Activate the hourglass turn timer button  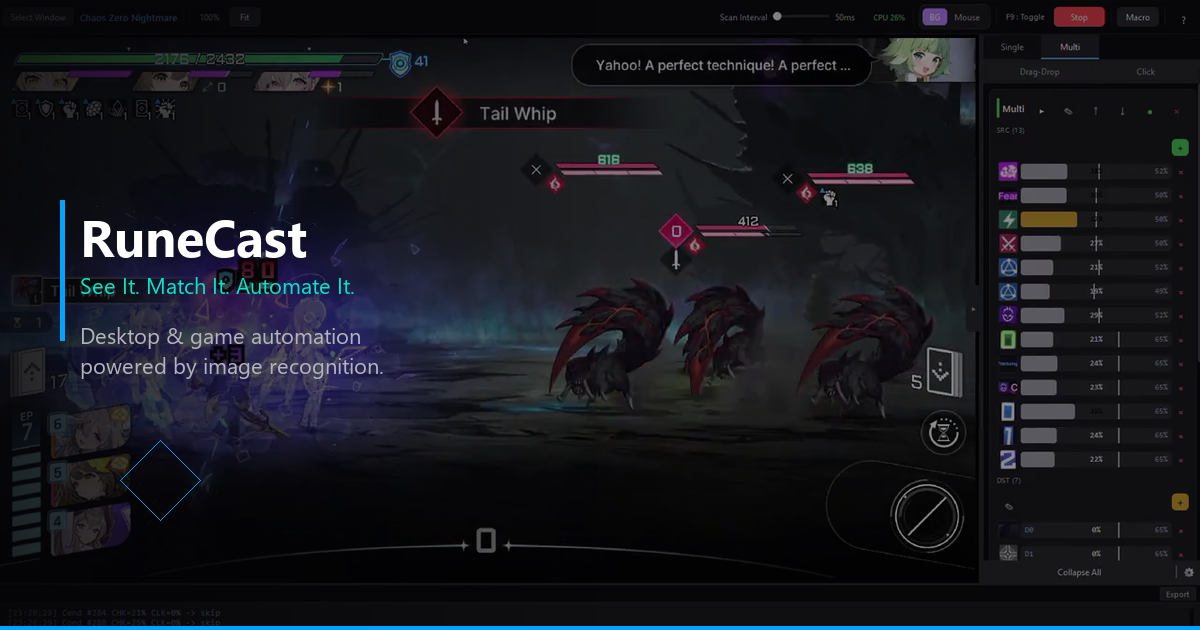coord(943,432)
